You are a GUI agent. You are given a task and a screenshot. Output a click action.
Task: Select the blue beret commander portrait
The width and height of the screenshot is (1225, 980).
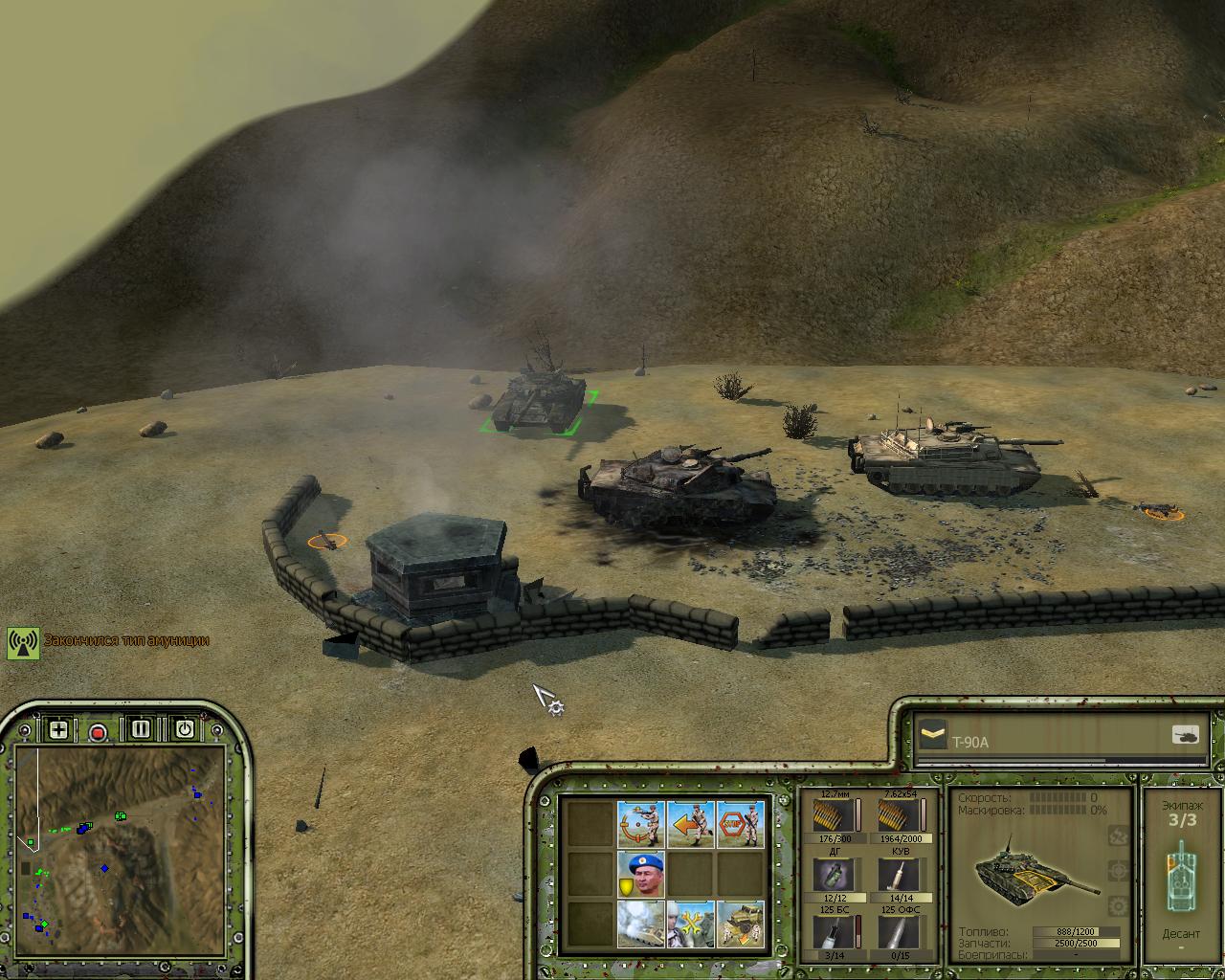click(x=641, y=874)
